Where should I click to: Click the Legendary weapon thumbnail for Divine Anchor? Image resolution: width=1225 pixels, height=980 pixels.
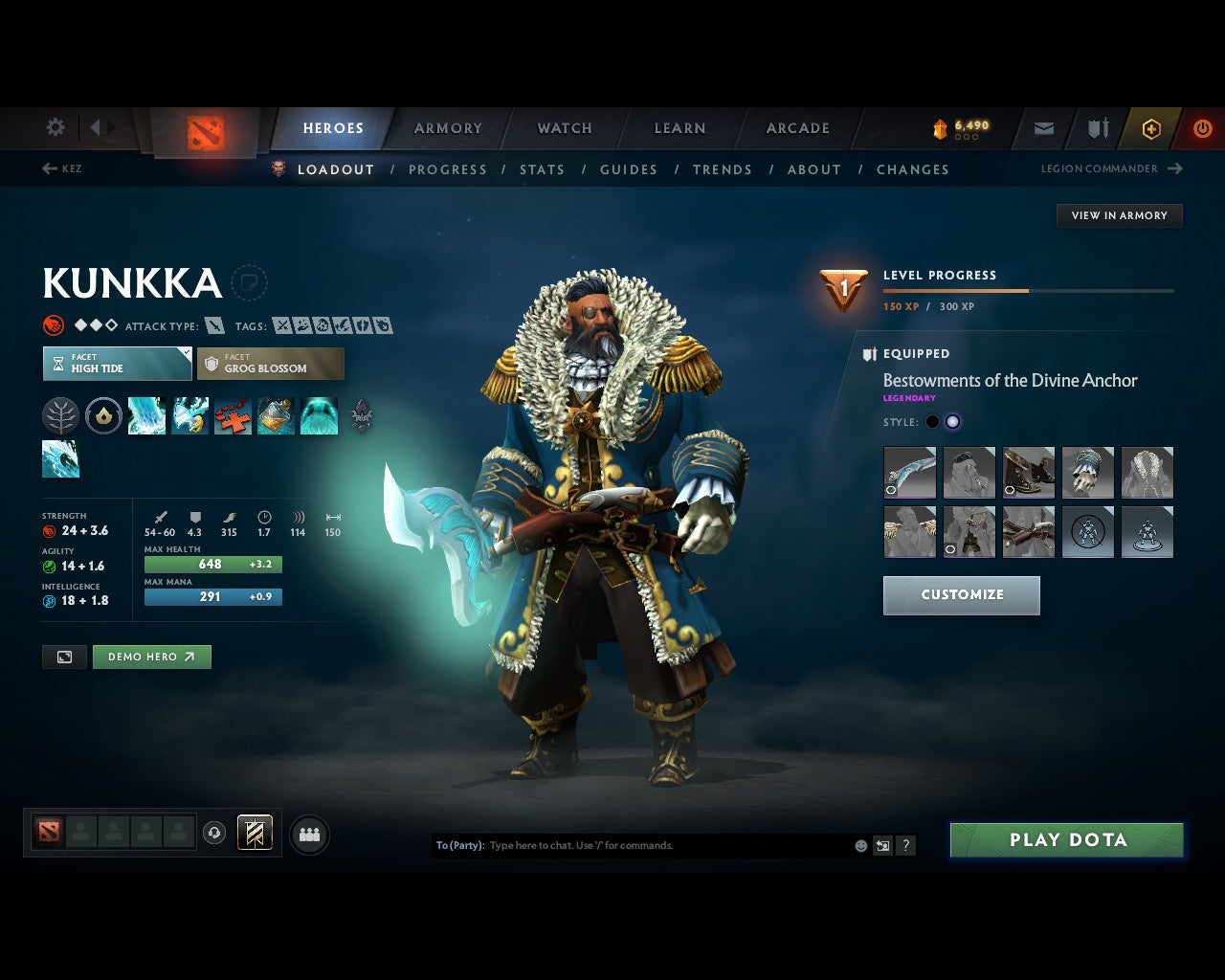909,472
